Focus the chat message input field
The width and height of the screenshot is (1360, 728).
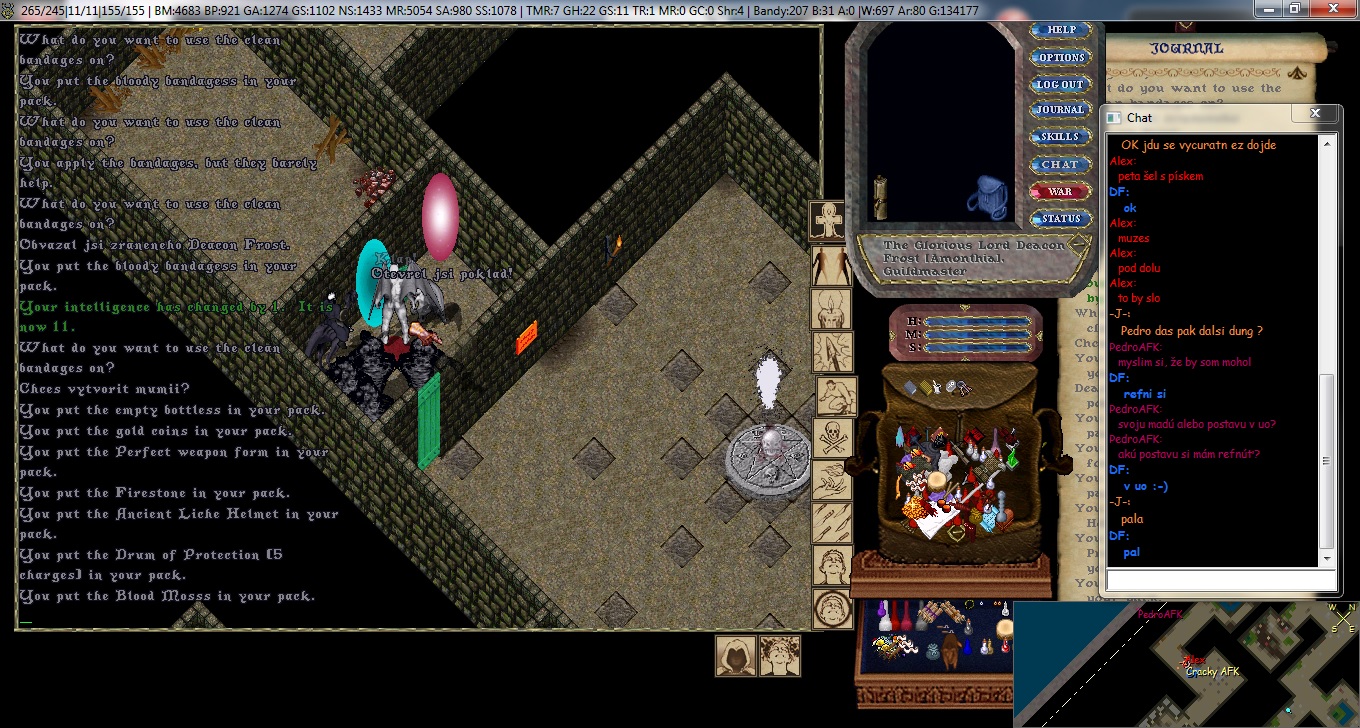point(1220,581)
